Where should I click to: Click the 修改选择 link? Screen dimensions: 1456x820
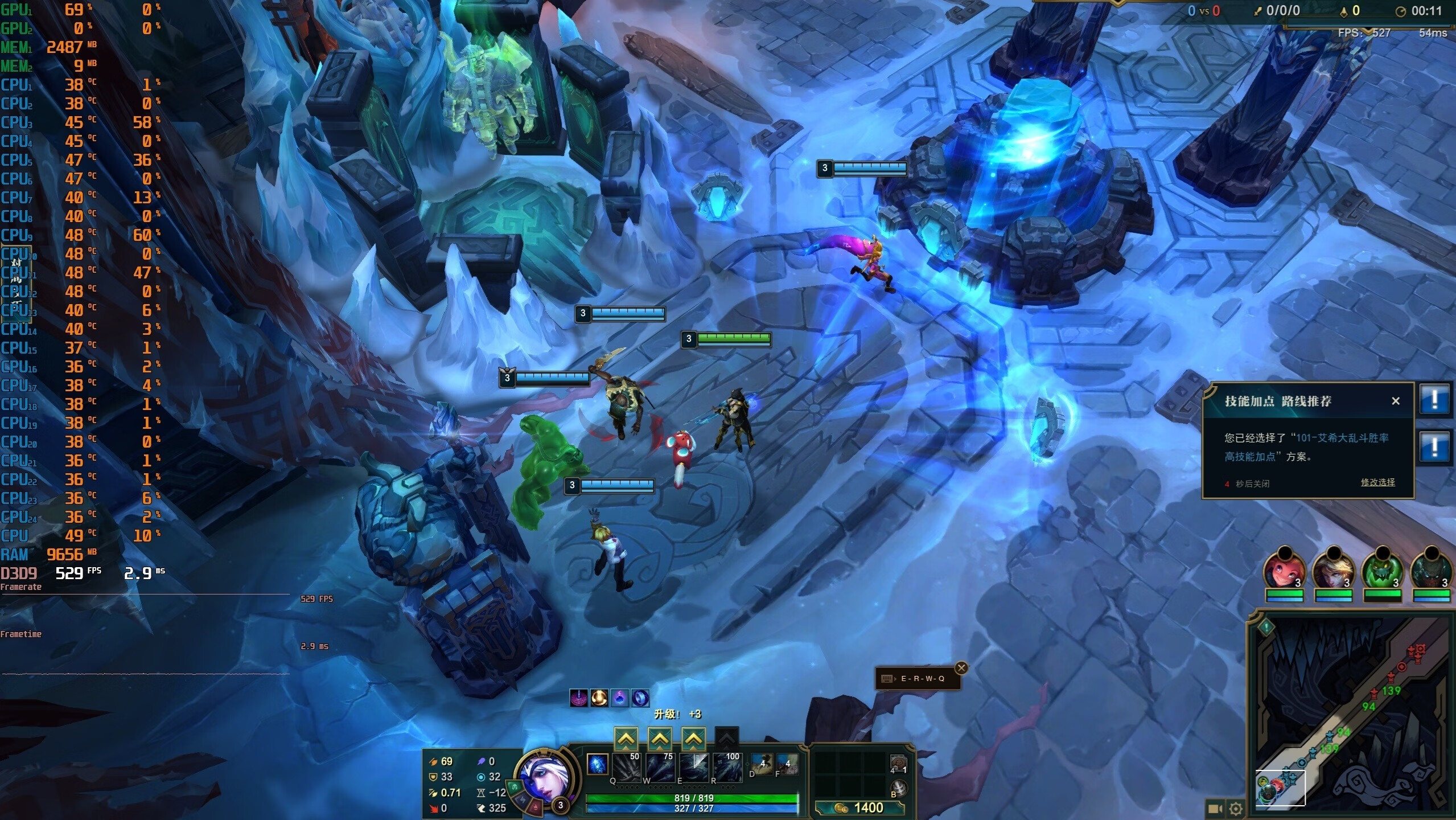coord(1377,482)
